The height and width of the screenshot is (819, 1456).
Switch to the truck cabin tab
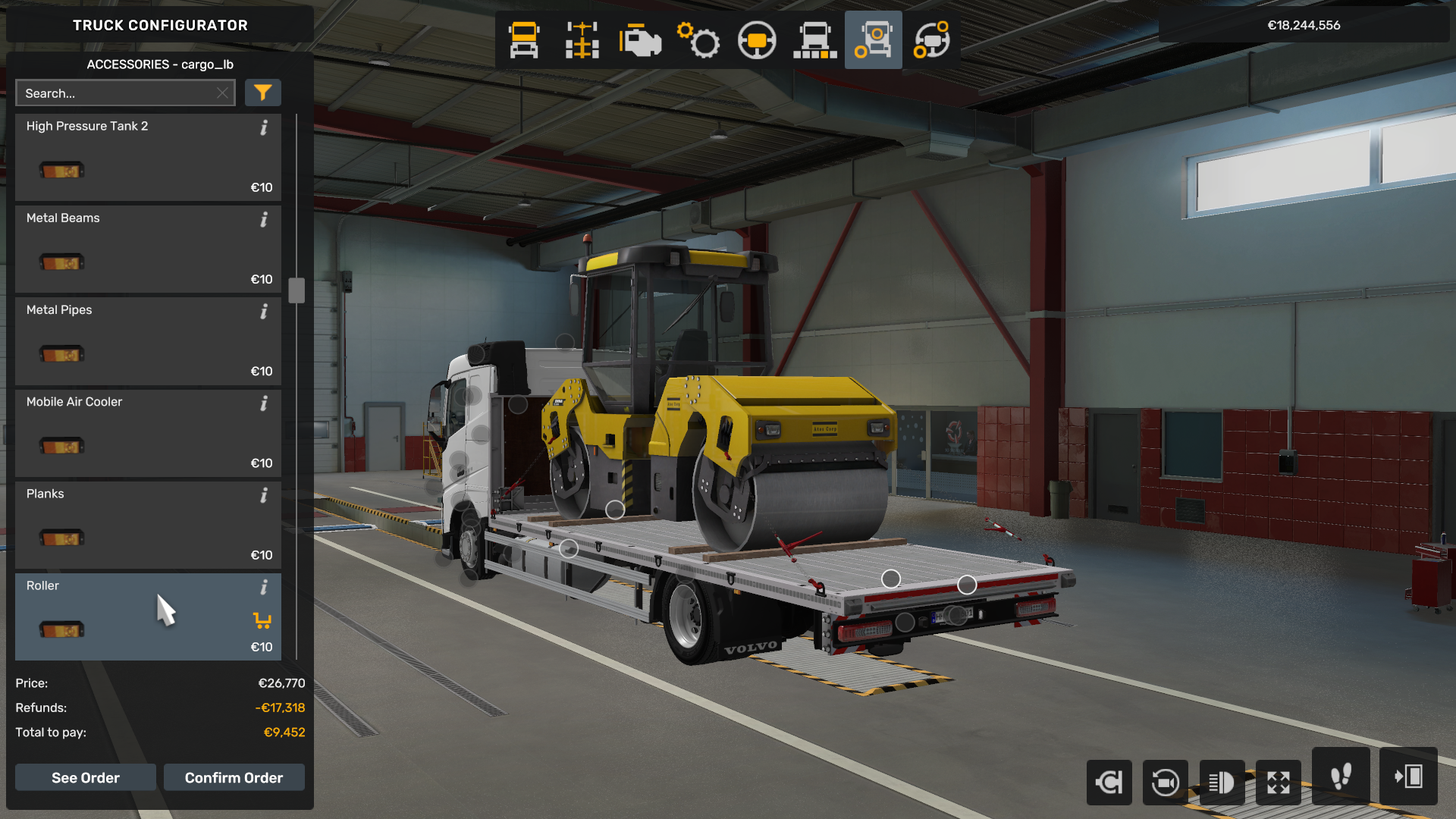(524, 40)
